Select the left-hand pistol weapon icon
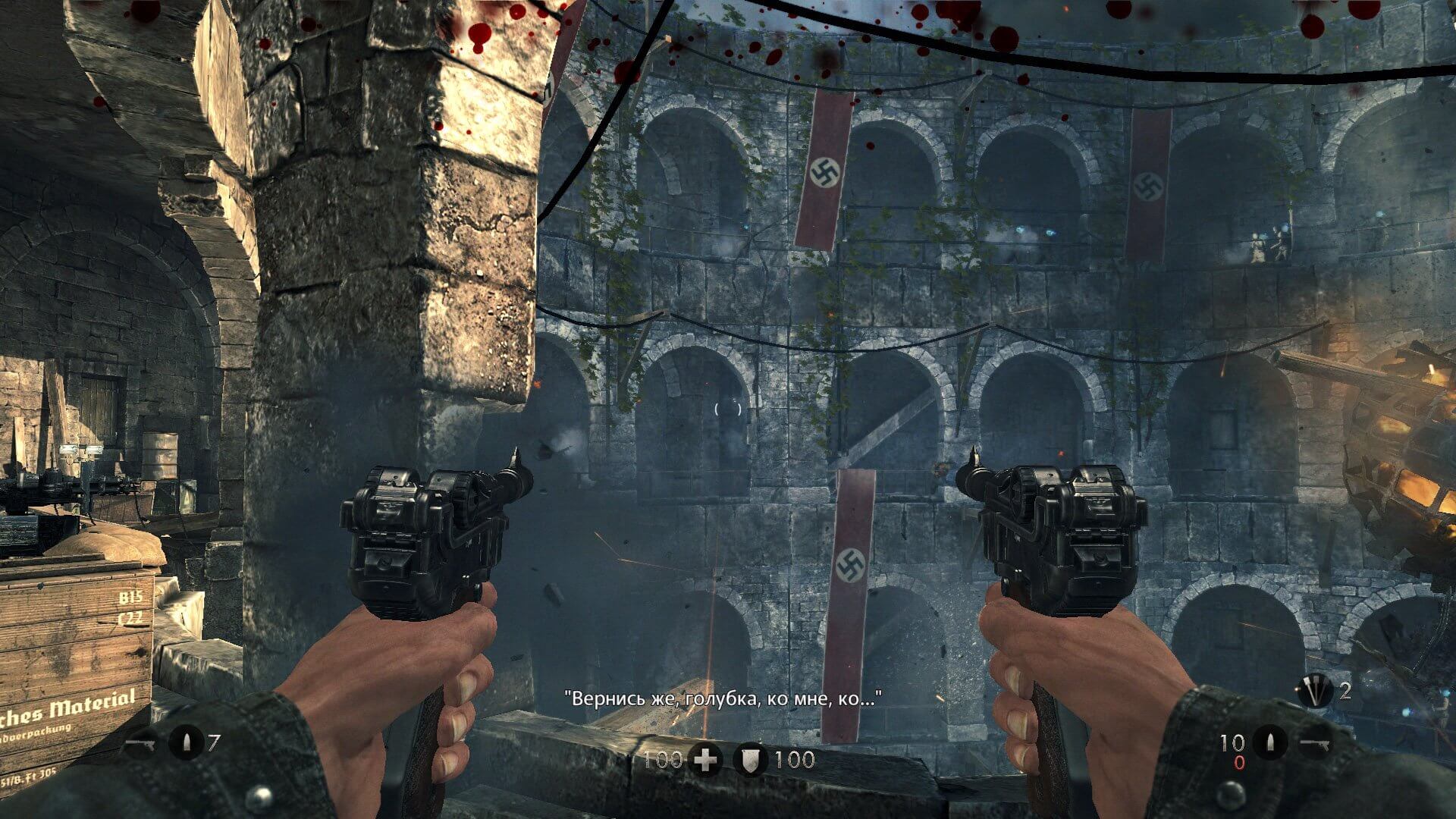1456x819 pixels. 140,743
